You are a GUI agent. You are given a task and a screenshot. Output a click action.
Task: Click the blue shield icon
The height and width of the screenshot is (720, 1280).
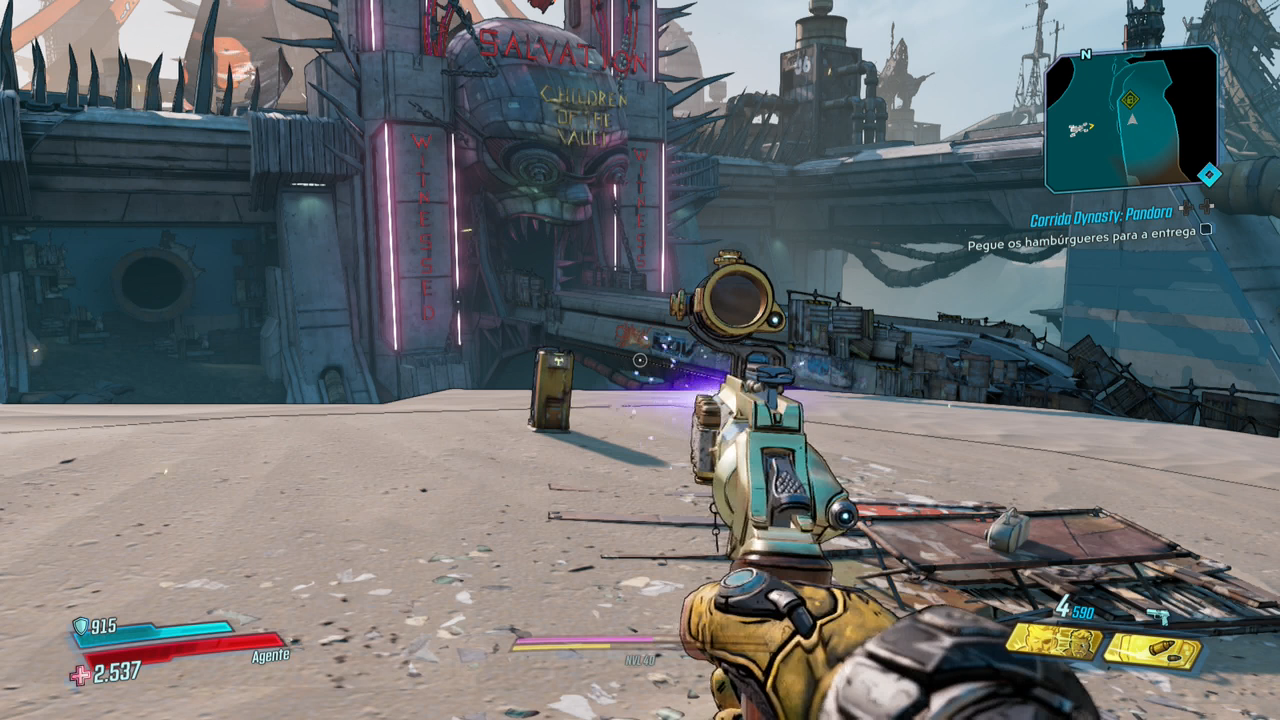click(80, 626)
